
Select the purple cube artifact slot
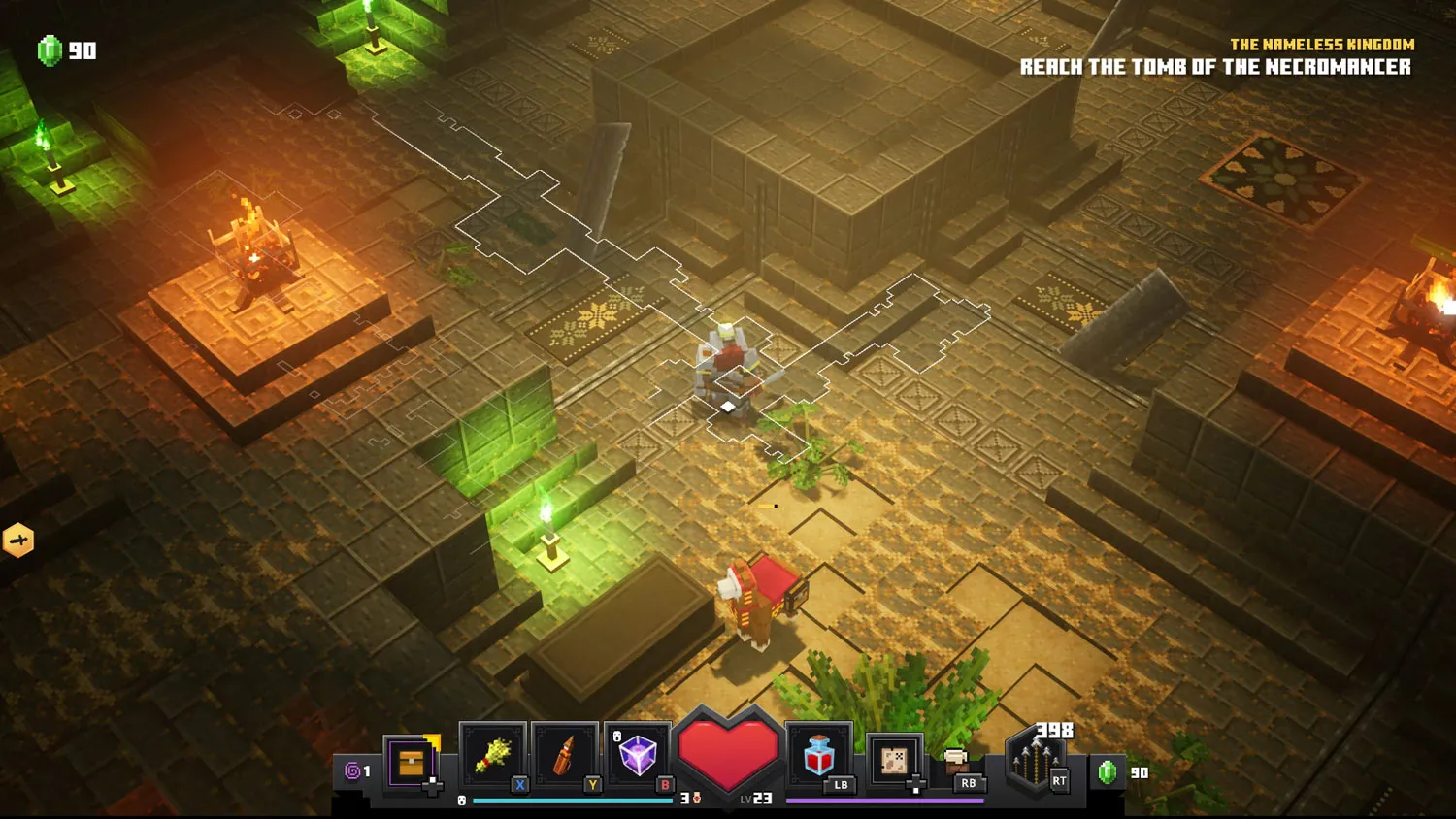coord(637,756)
